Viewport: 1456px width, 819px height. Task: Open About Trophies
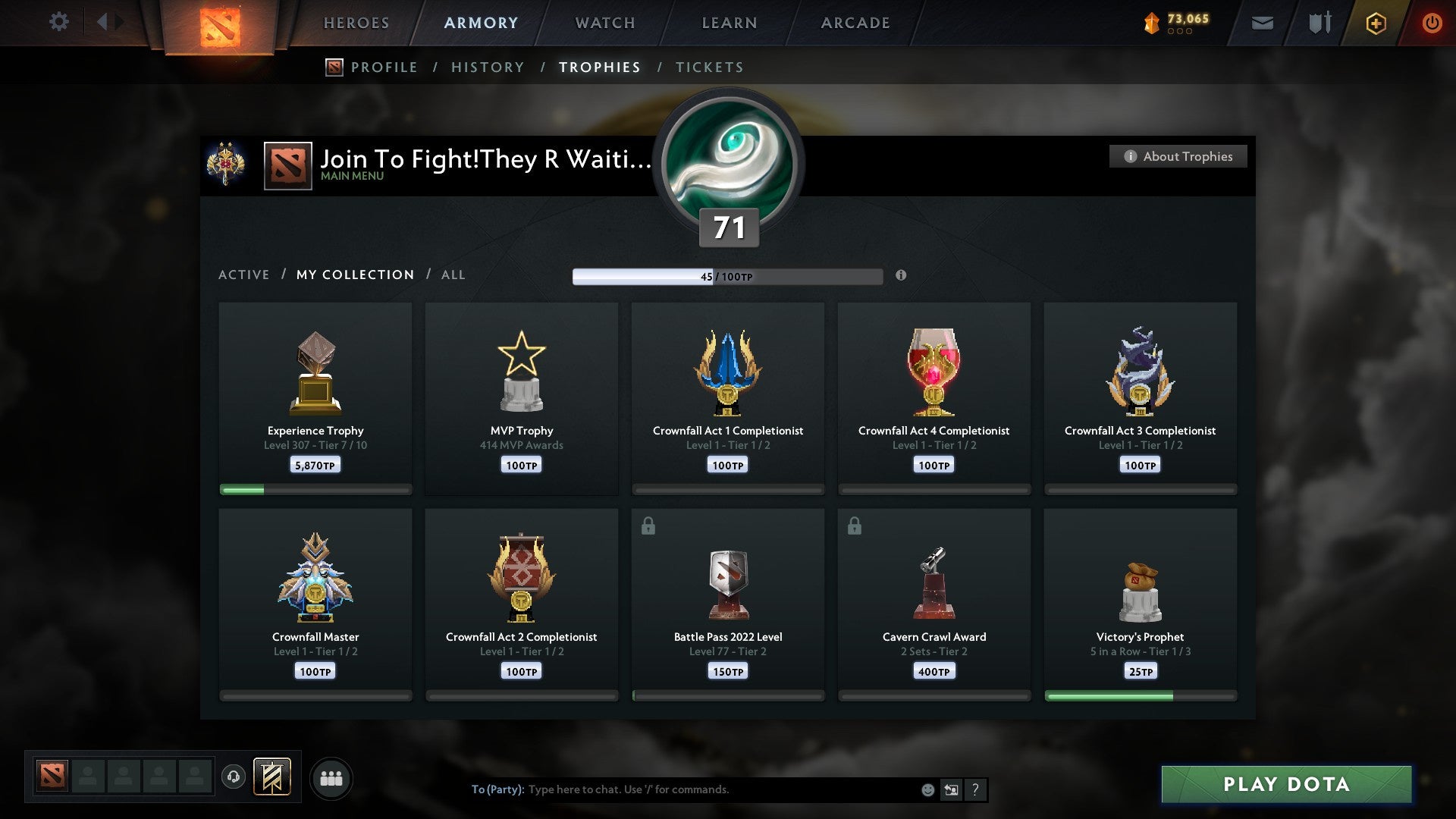pyautogui.click(x=1178, y=156)
